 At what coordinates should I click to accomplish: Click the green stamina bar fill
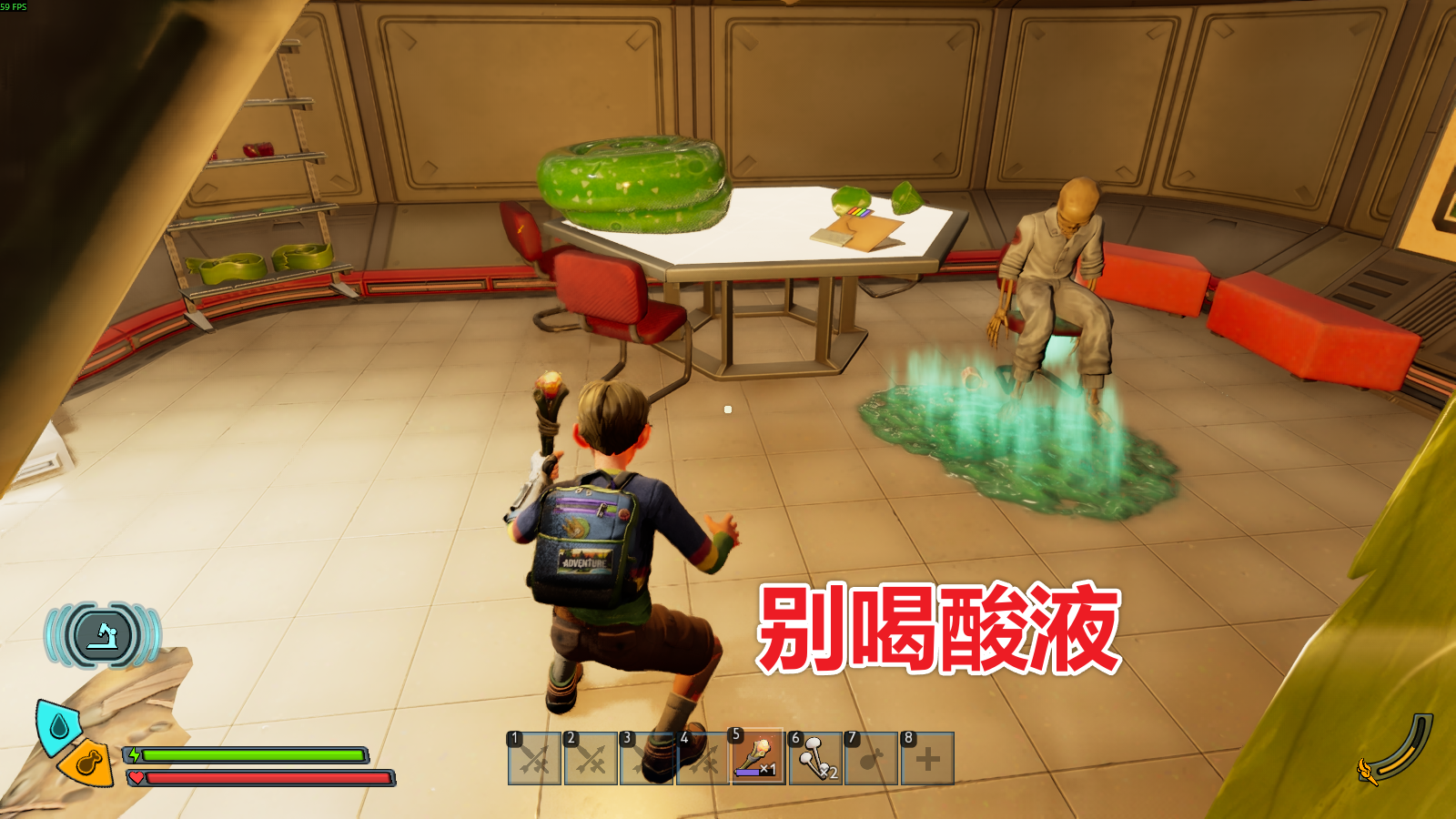pyautogui.click(x=255, y=755)
